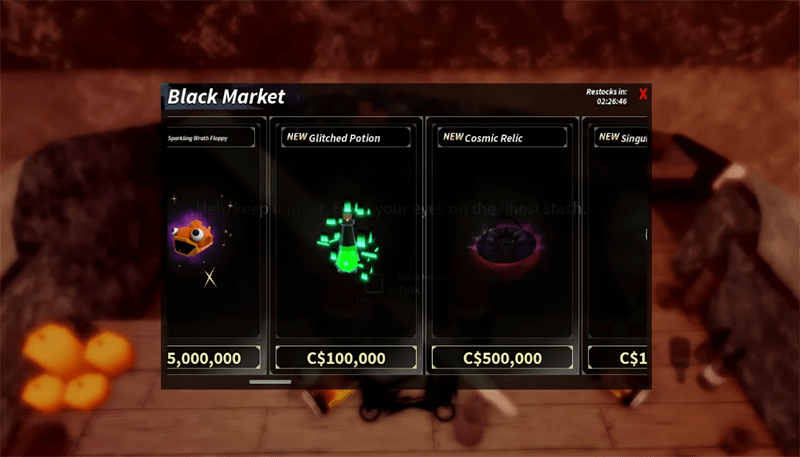Close the Black Market window

coord(643,95)
